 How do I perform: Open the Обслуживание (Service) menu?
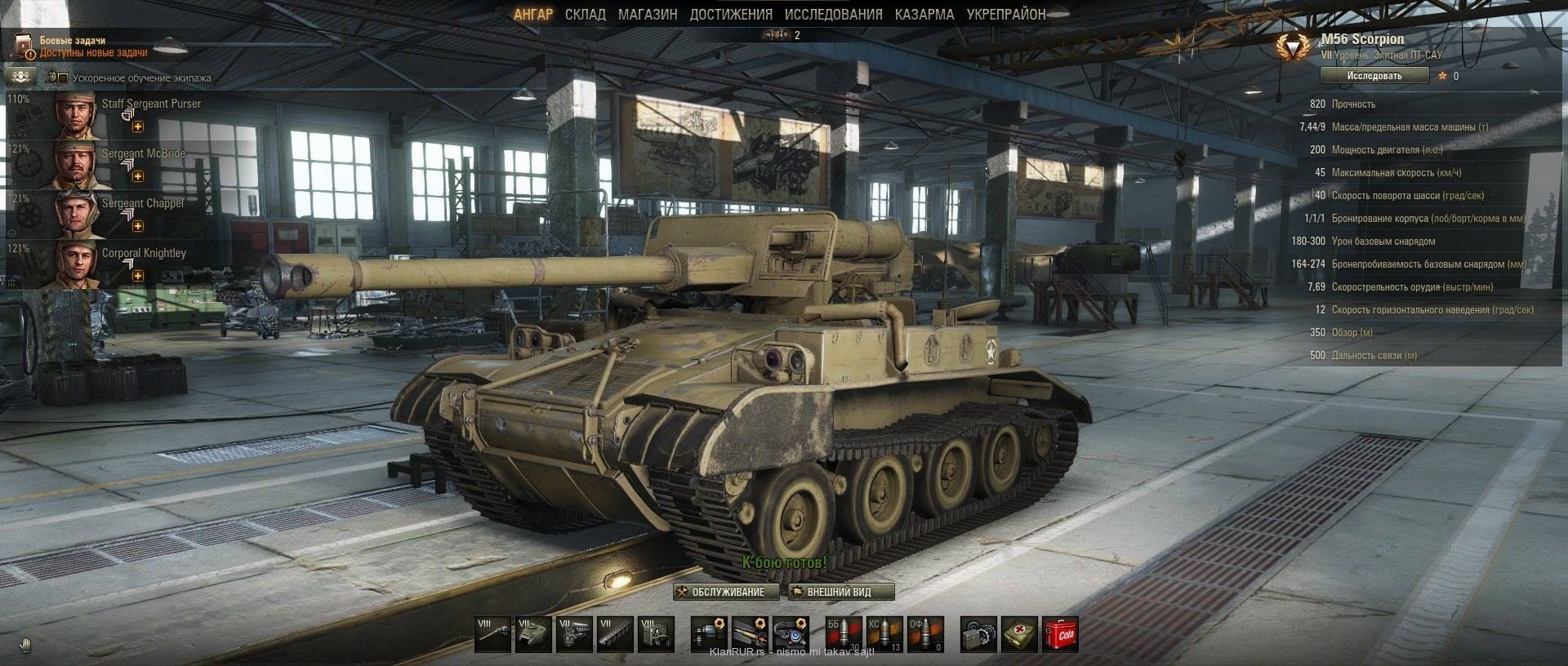click(x=720, y=592)
